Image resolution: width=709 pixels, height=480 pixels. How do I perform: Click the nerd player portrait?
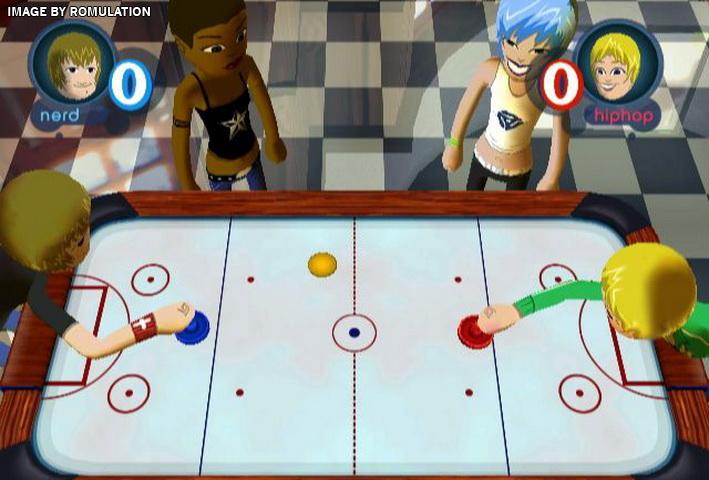[72, 67]
